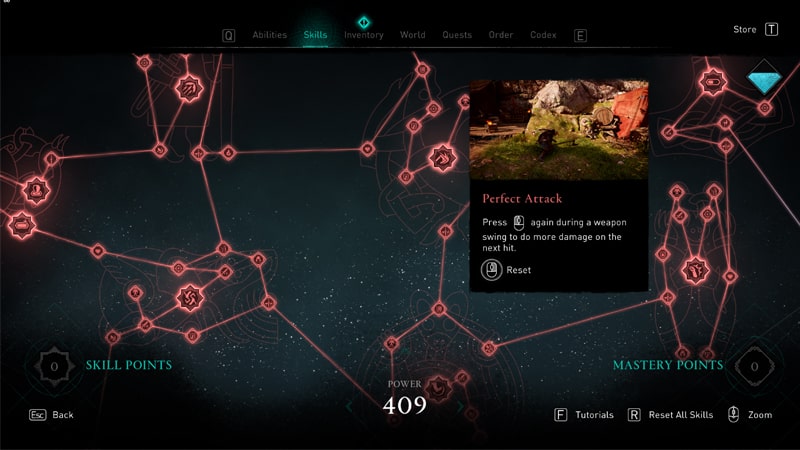Switch to the Abilities tab

coord(269,35)
